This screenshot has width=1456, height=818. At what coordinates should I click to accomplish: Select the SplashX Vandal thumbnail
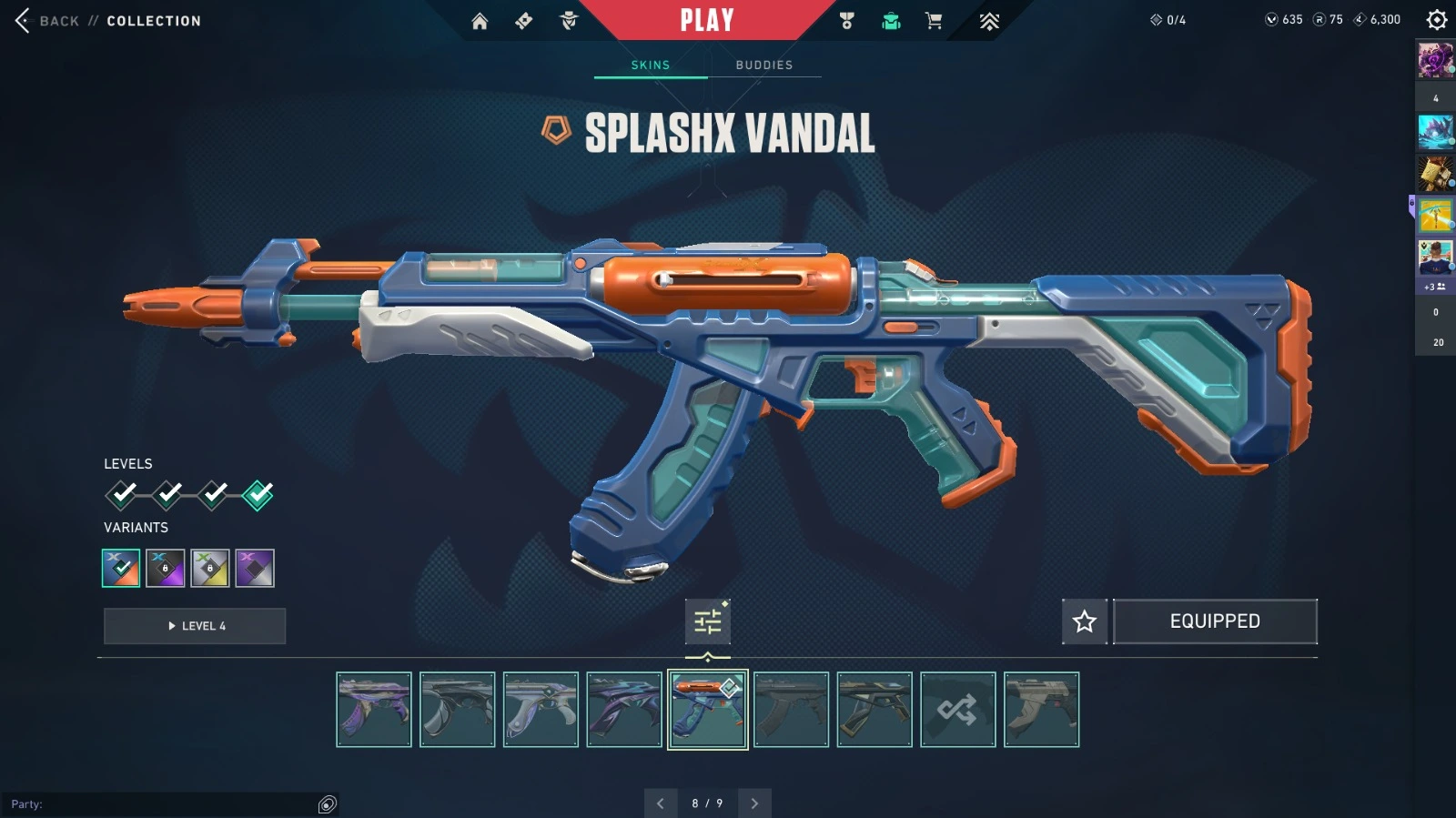pos(708,710)
